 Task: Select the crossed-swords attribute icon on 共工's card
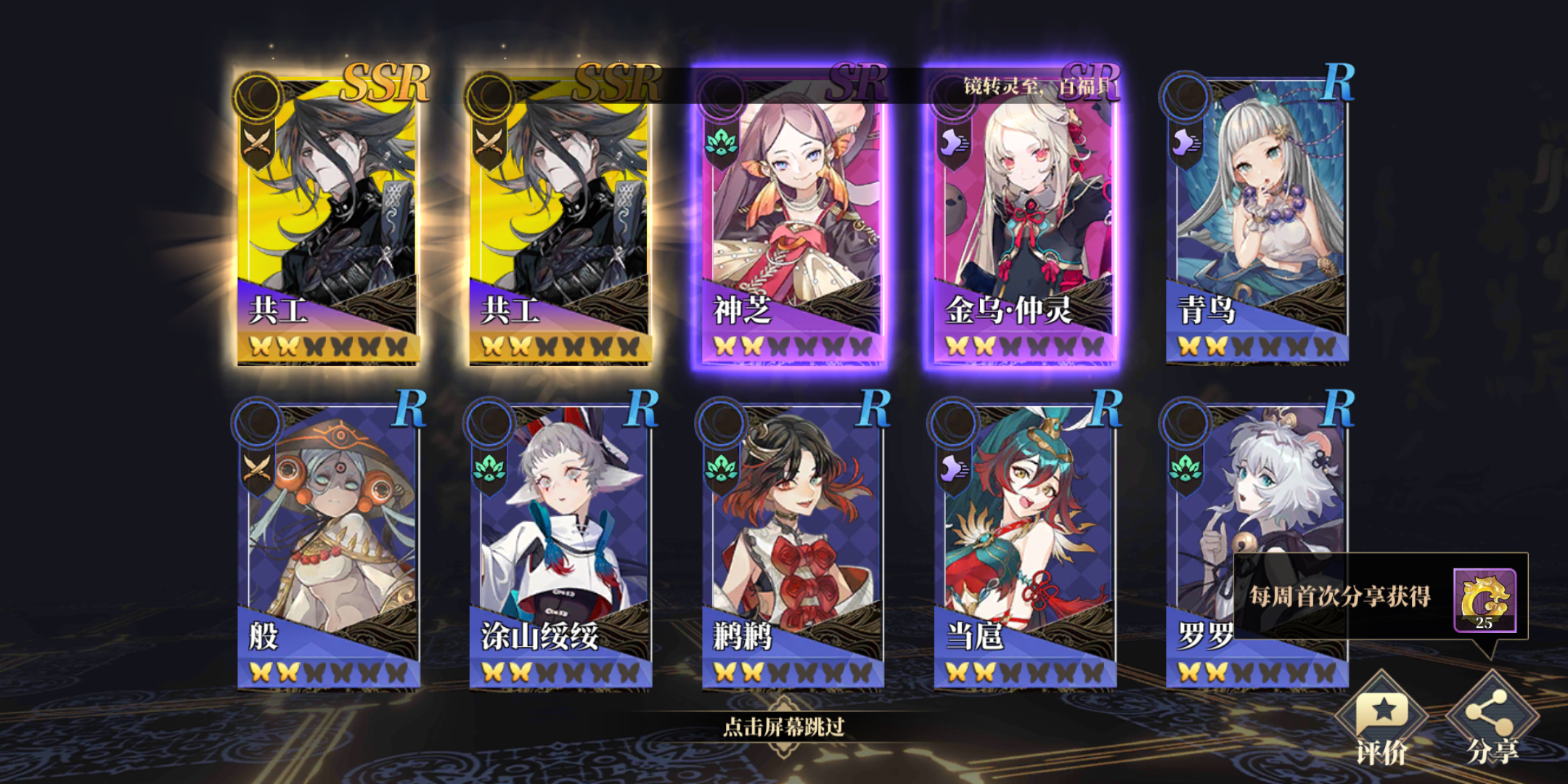(x=256, y=138)
